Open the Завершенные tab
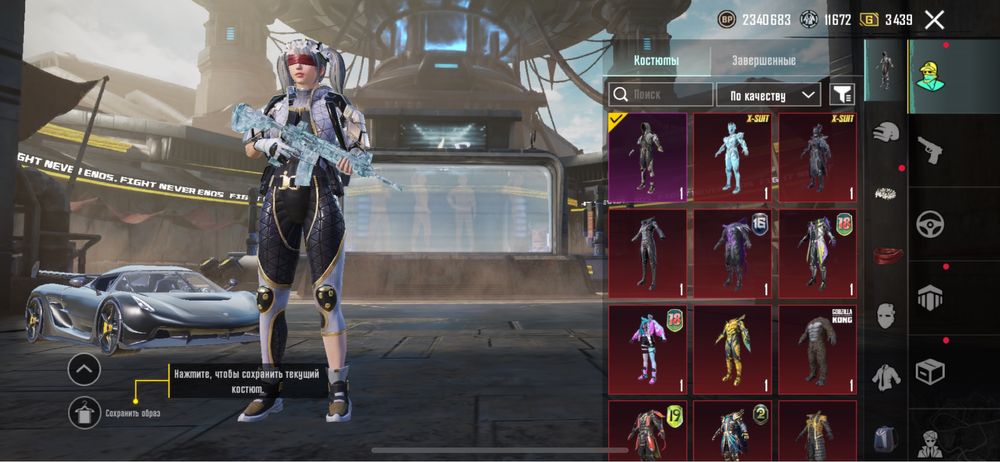This screenshot has height=462, width=1000. coord(763,61)
